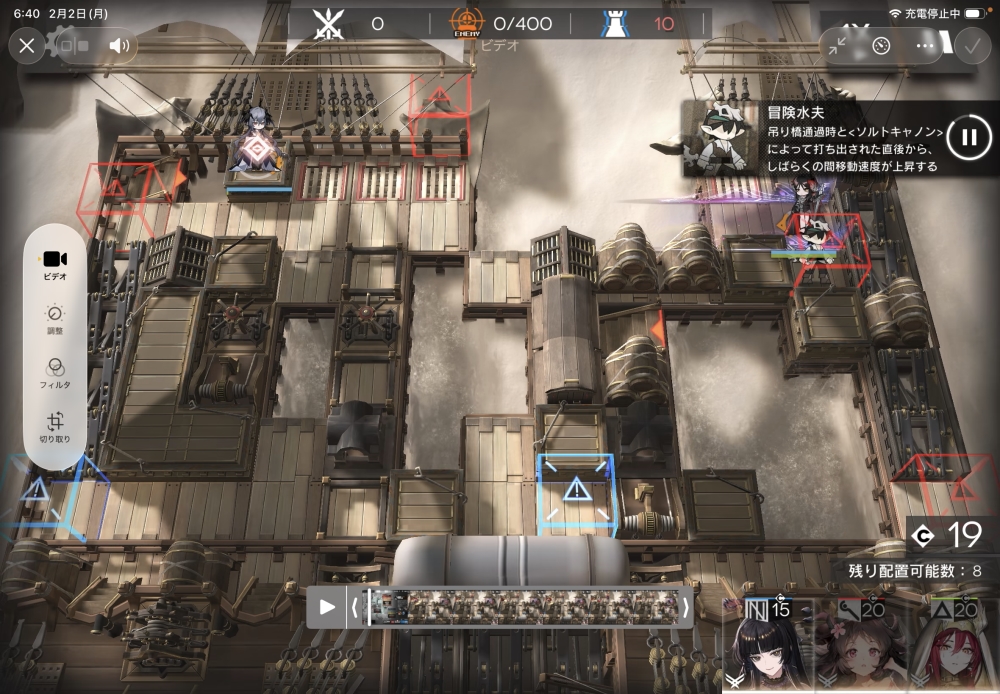Switch to the ビデオ (Video) editing tab

55,265
